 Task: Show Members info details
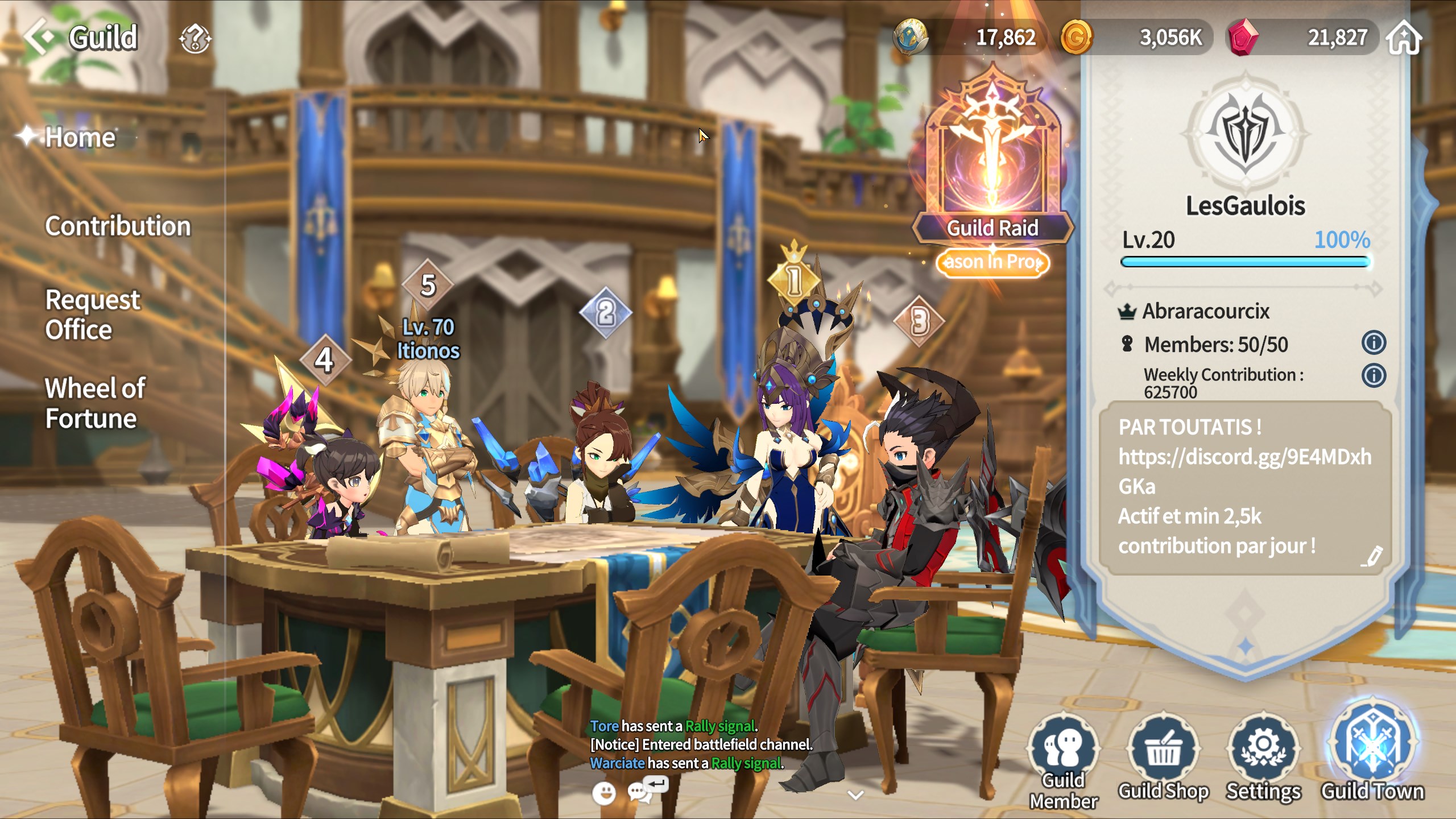[x=1374, y=343]
